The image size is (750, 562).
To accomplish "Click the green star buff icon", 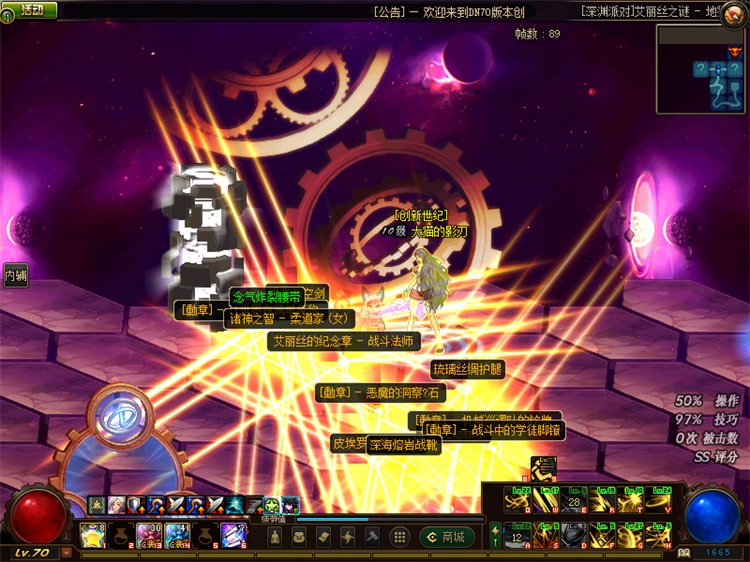I will (x=271, y=505).
